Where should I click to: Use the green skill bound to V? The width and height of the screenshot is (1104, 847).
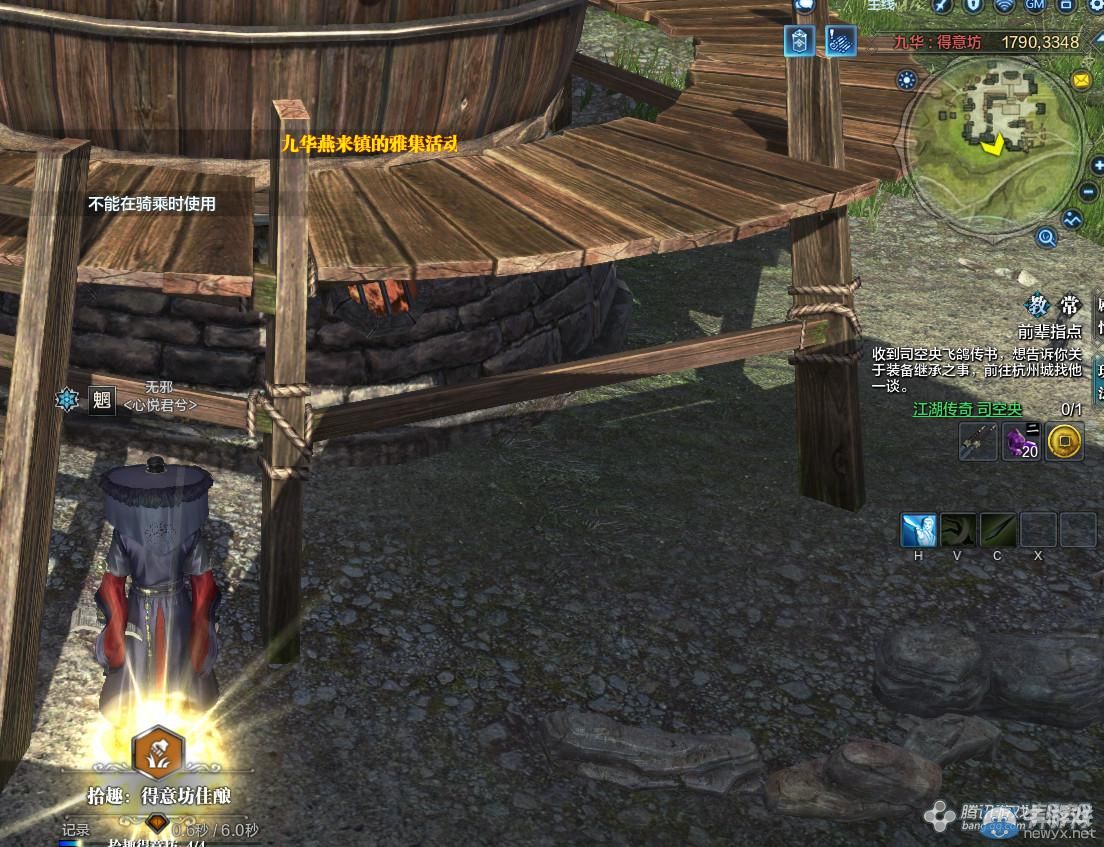point(958,530)
